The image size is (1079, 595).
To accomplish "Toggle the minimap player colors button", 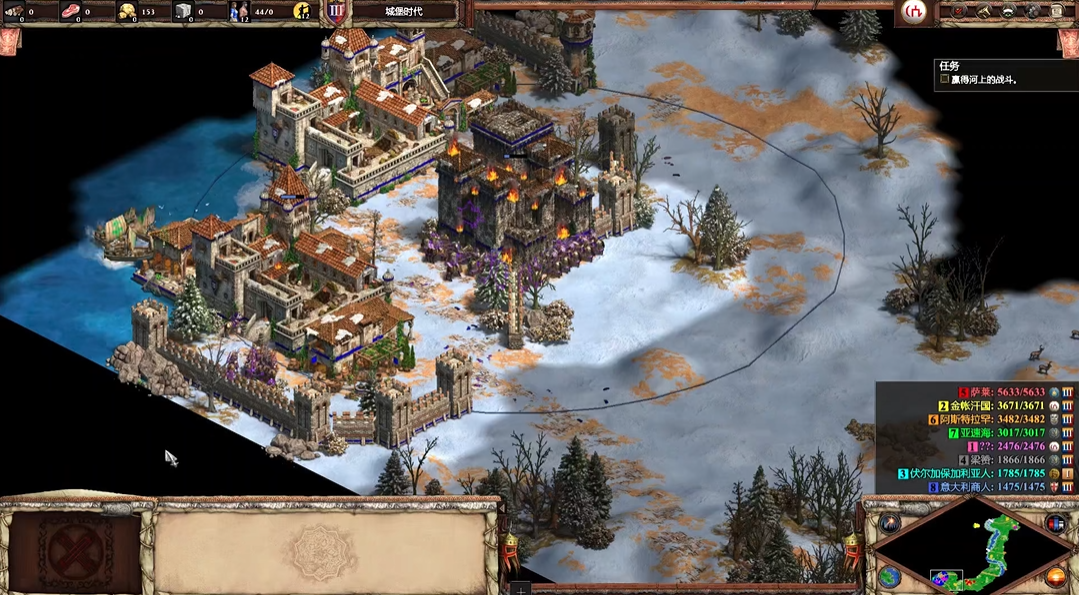I will (x=1055, y=522).
